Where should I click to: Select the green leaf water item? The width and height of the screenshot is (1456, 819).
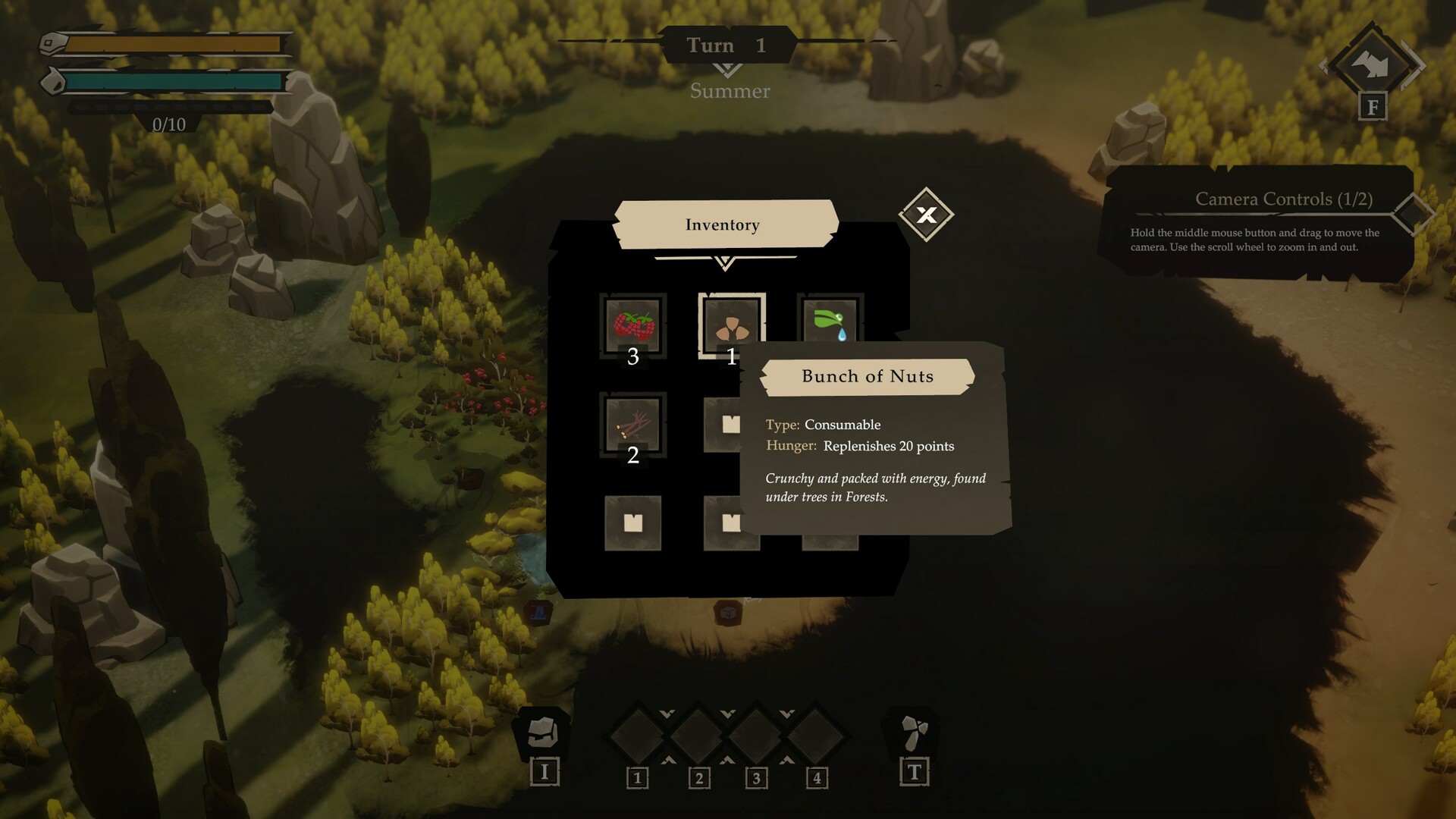[x=830, y=320]
